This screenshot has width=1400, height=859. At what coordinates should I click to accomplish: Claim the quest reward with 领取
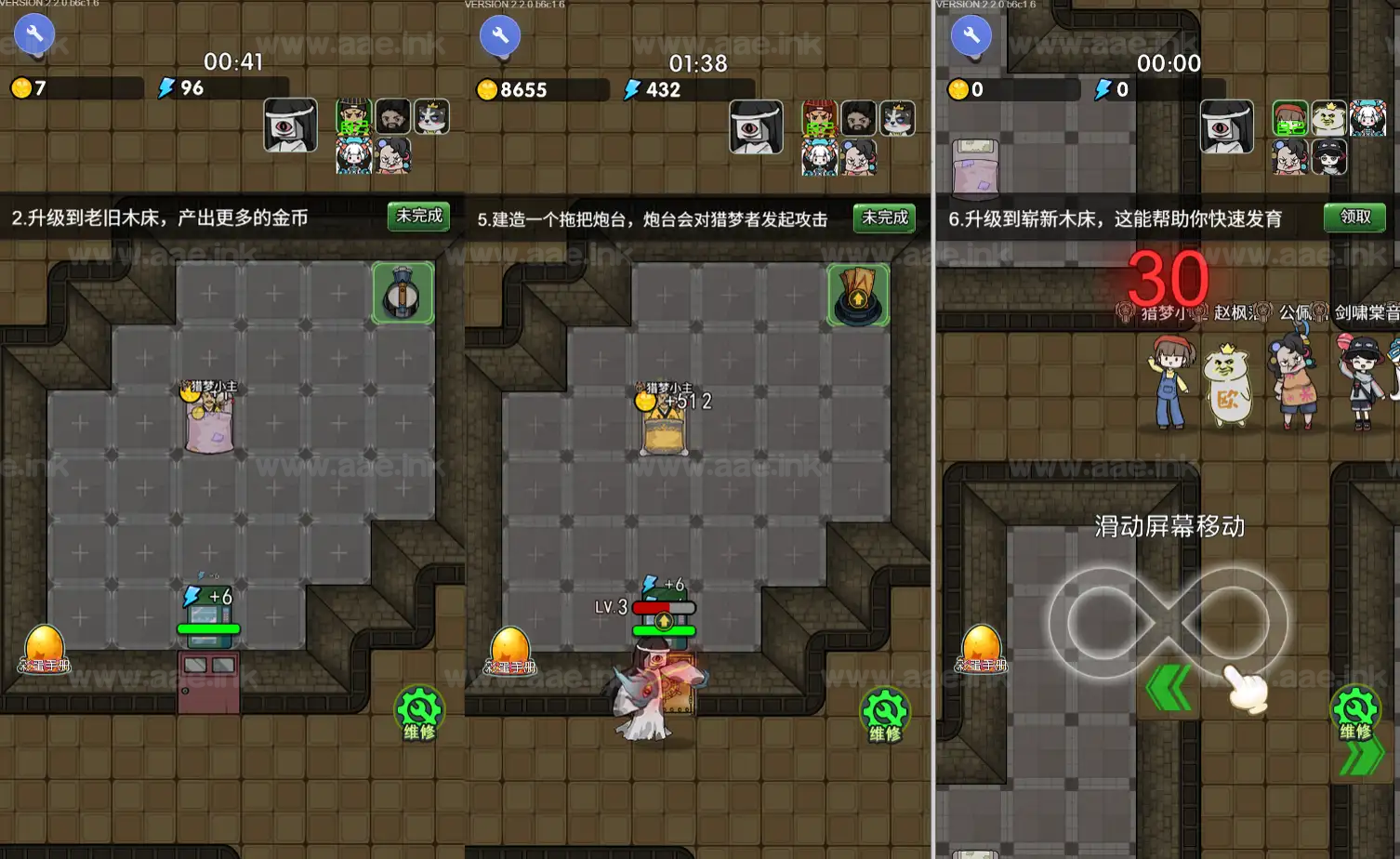click(x=1354, y=218)
